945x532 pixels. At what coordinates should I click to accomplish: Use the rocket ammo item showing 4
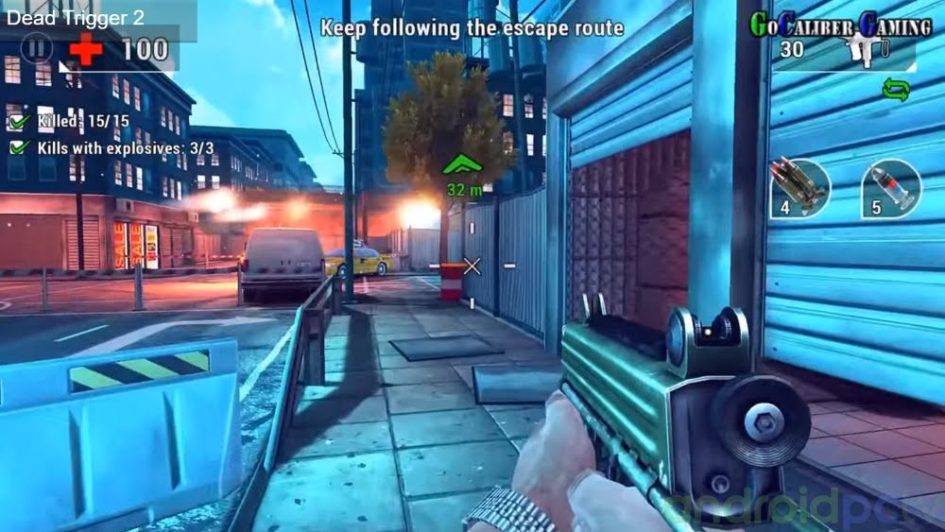pyautogui.click(x=799, y=186)
